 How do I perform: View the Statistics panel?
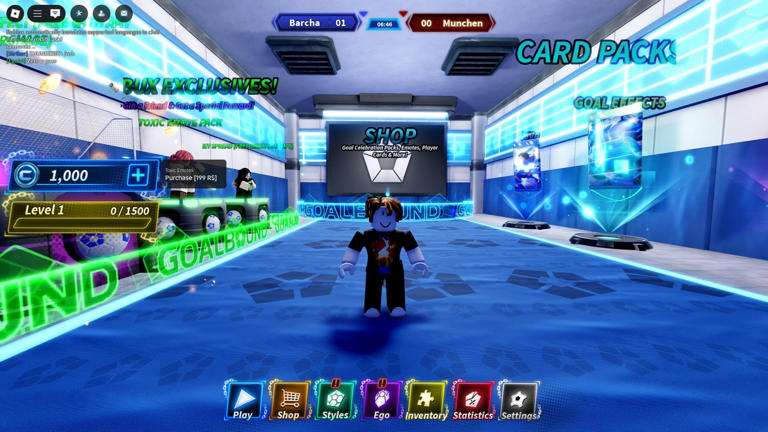[x=472, y=401]
